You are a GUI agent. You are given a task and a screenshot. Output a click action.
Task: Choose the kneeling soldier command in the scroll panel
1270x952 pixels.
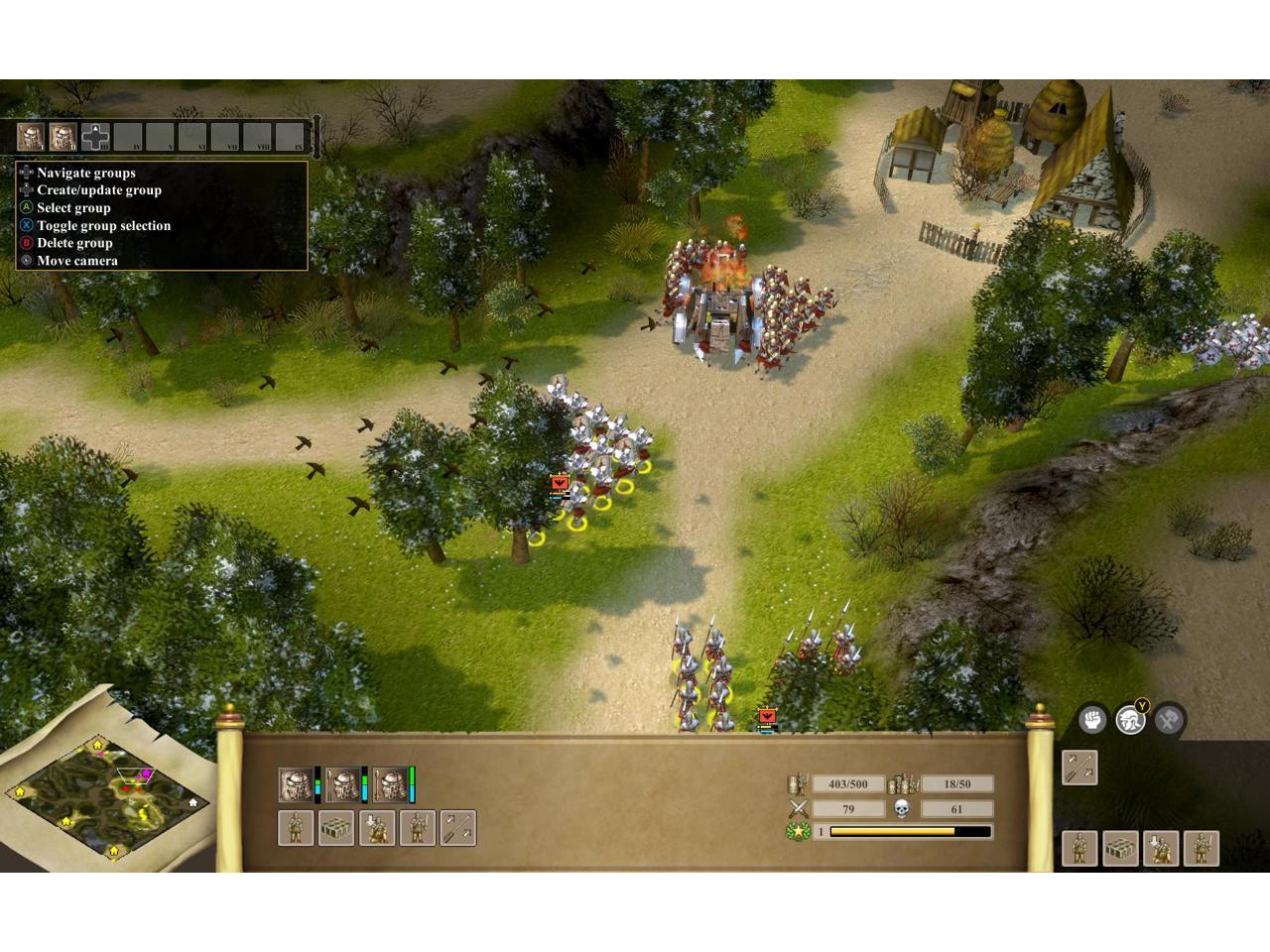point(377,828)
